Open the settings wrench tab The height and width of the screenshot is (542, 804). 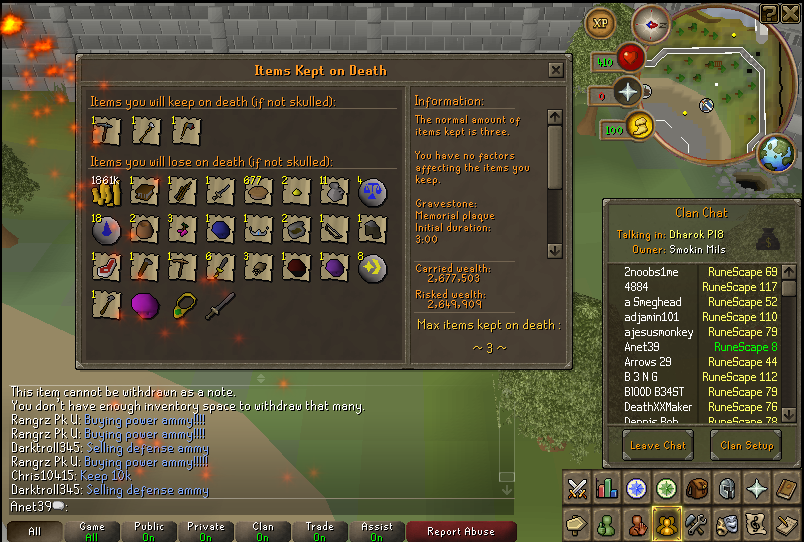[x=696, y=523]
